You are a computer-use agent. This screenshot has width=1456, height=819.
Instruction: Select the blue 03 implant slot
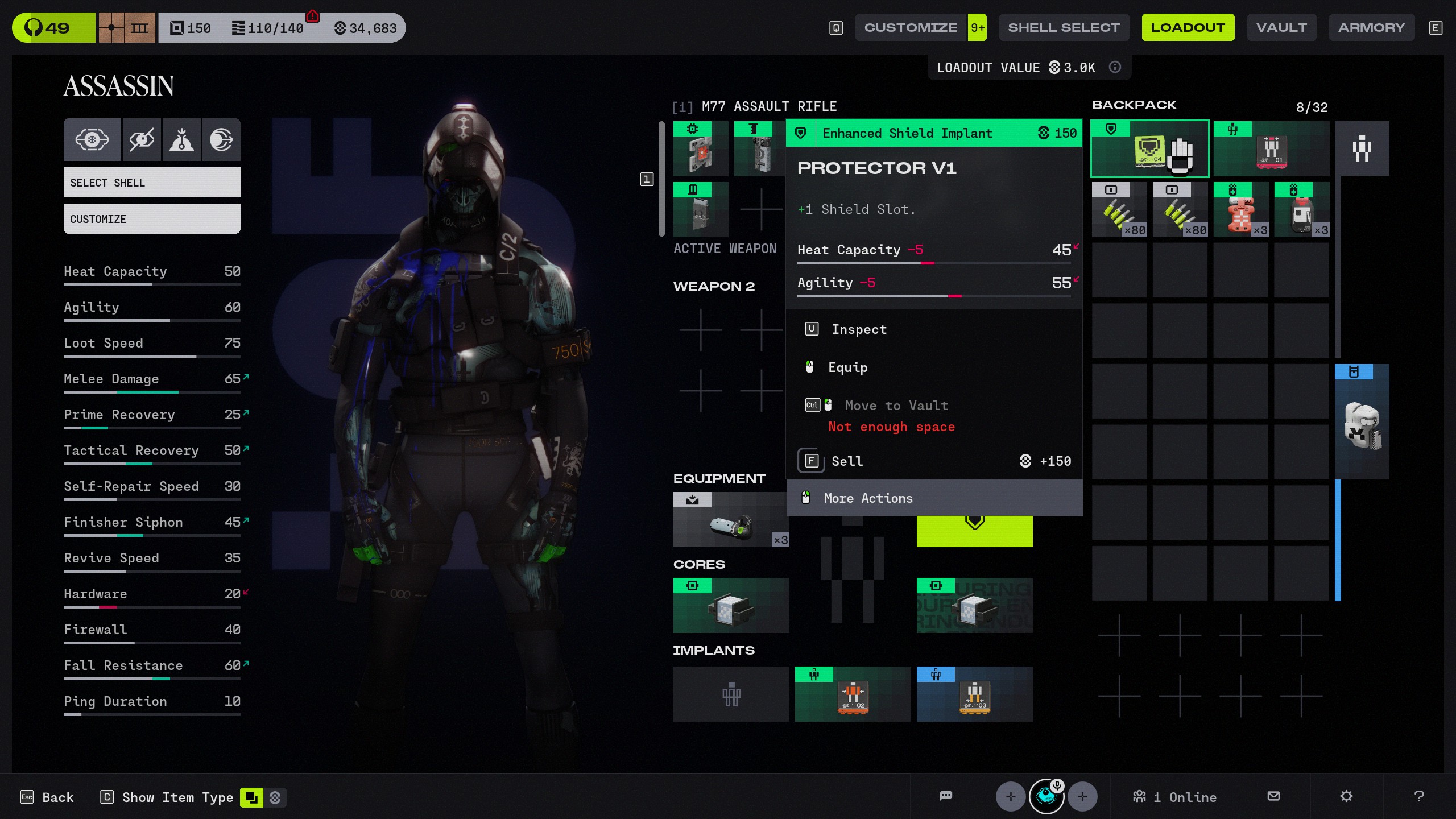pos(974,694)
